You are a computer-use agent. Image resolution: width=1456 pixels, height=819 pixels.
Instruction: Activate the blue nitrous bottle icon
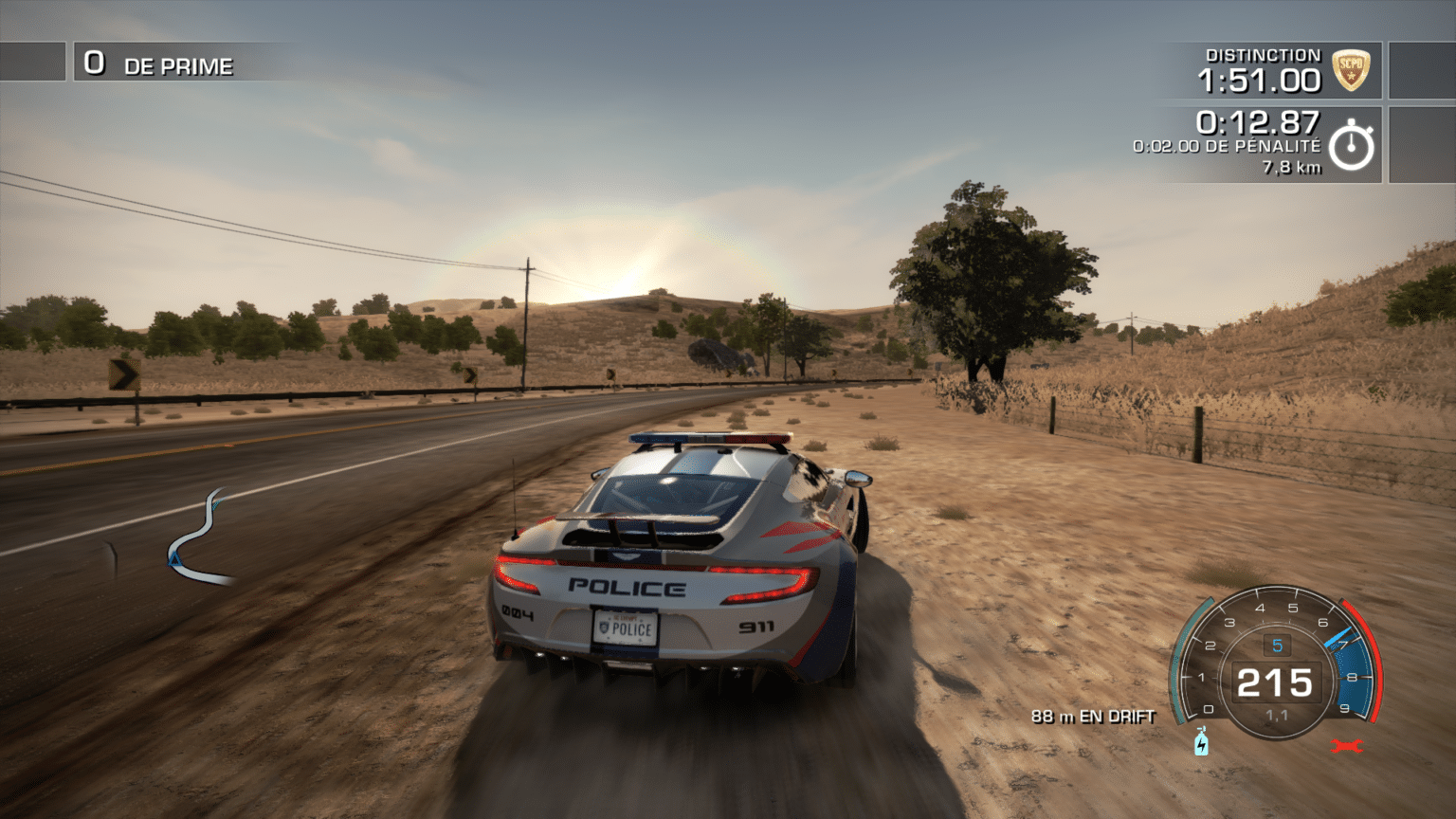pos(1201,741)
